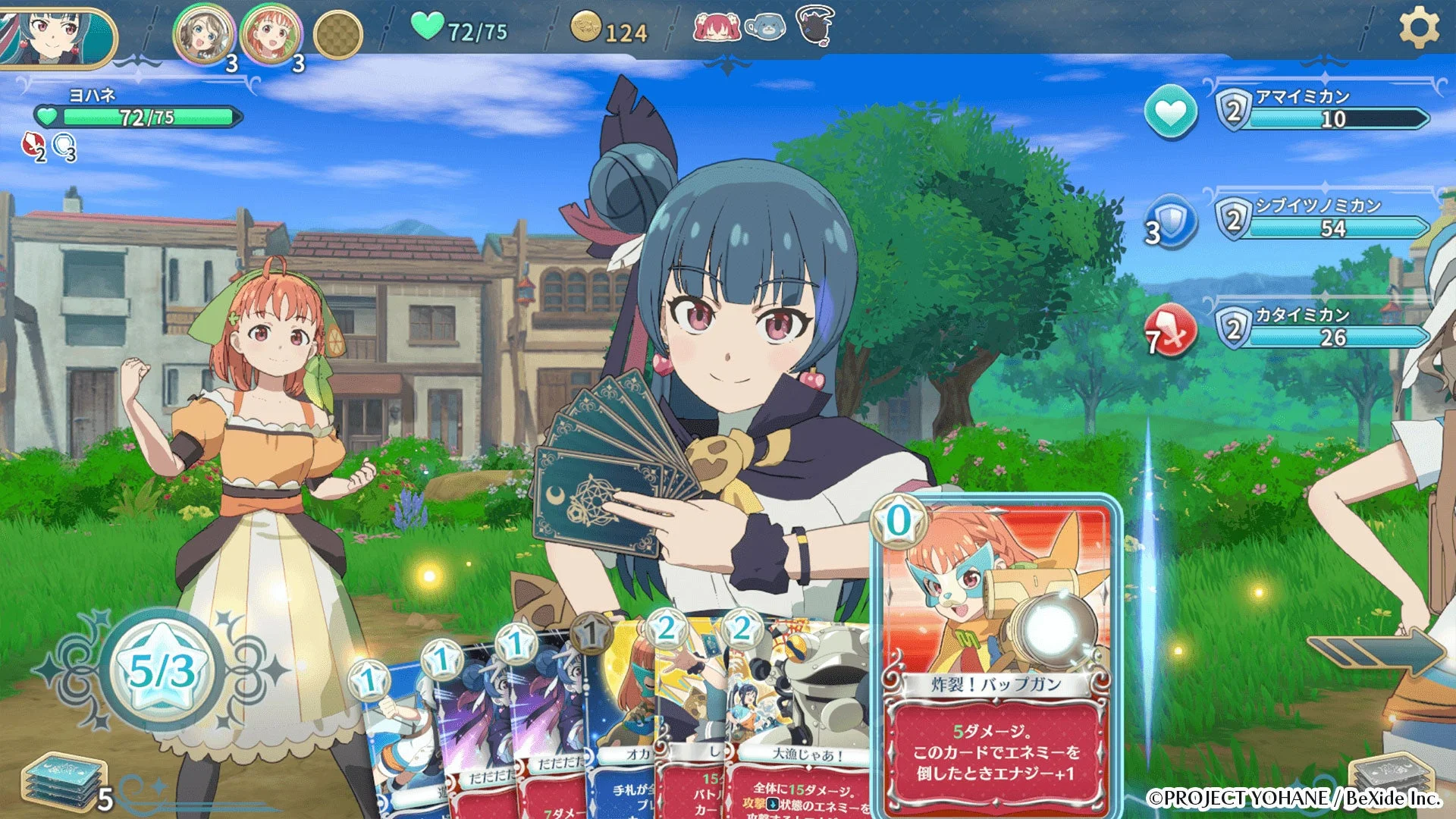The image size is (1456, 819).
Task: Check the sword attack intent icon
Action: pos(1172,332)
